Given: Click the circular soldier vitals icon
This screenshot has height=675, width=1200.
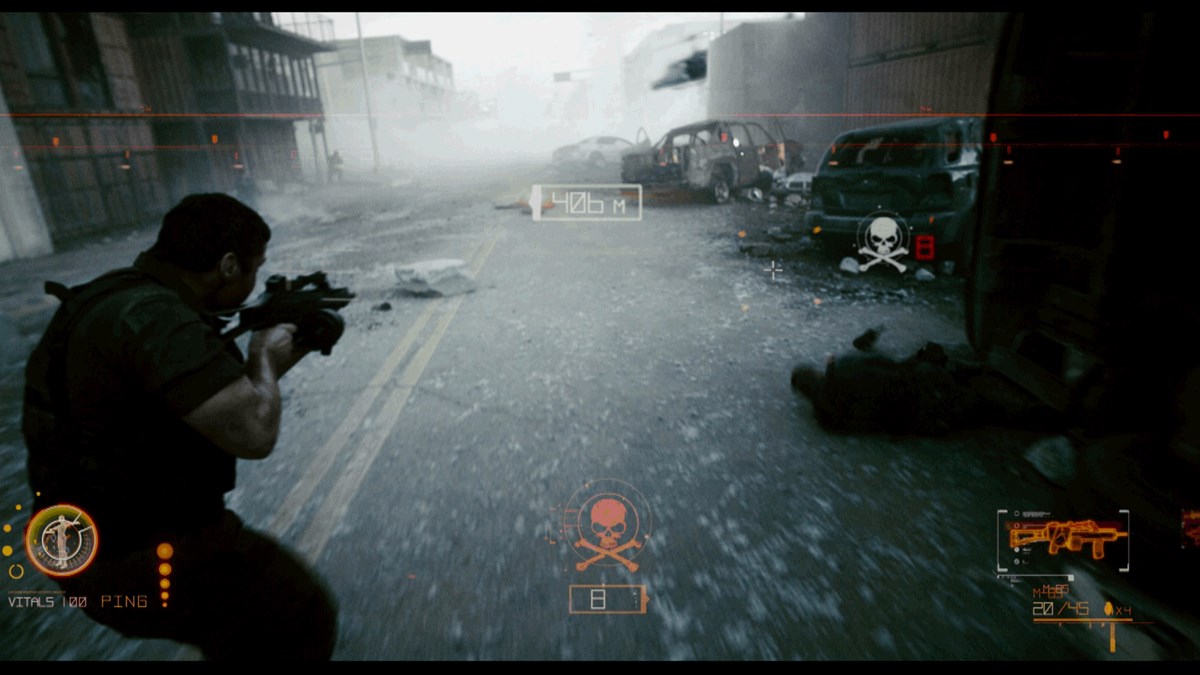Looking at the screenshot, I should pos(62,541).
